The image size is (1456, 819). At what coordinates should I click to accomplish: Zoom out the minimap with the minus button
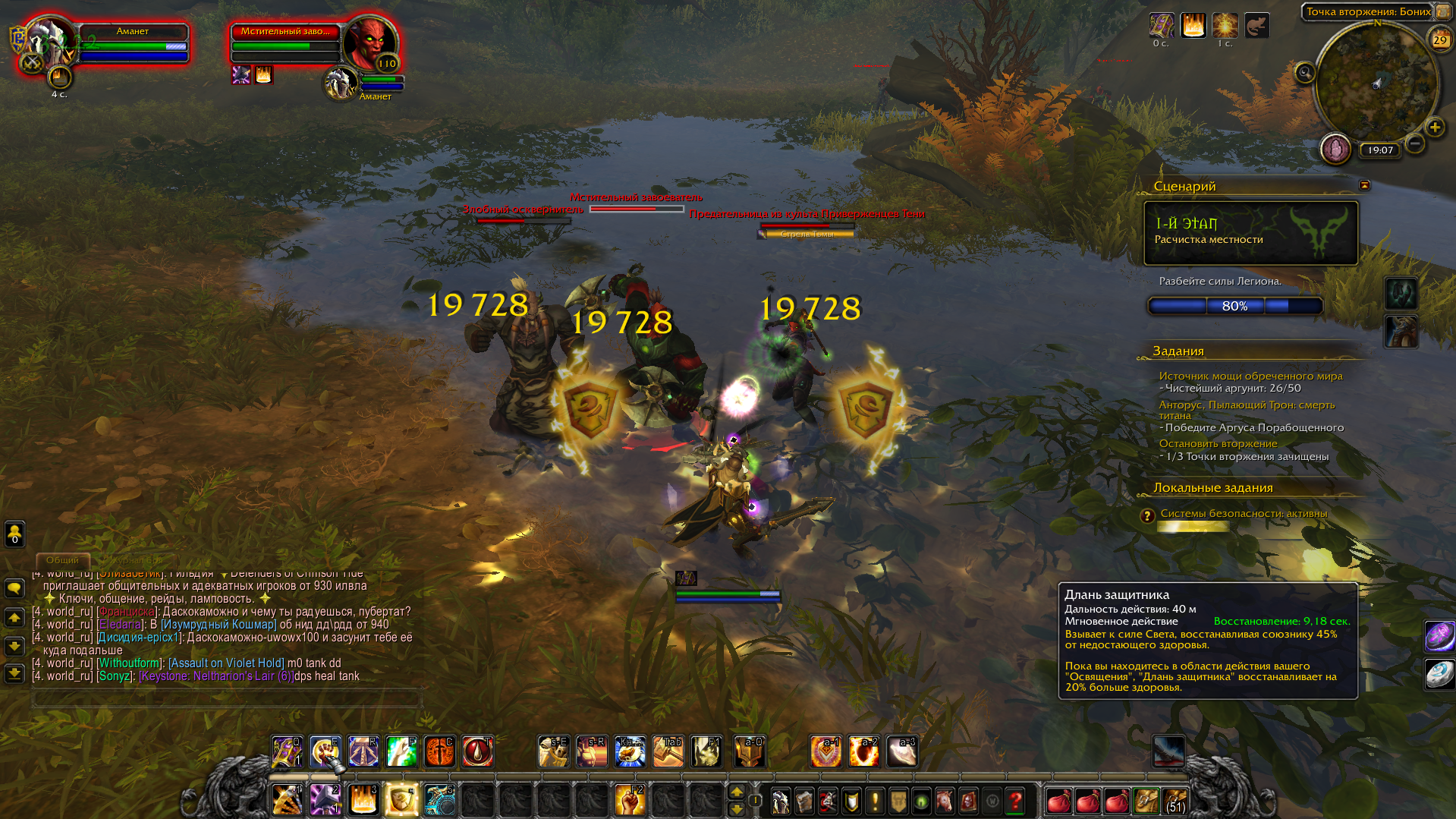coord(1414,143)
